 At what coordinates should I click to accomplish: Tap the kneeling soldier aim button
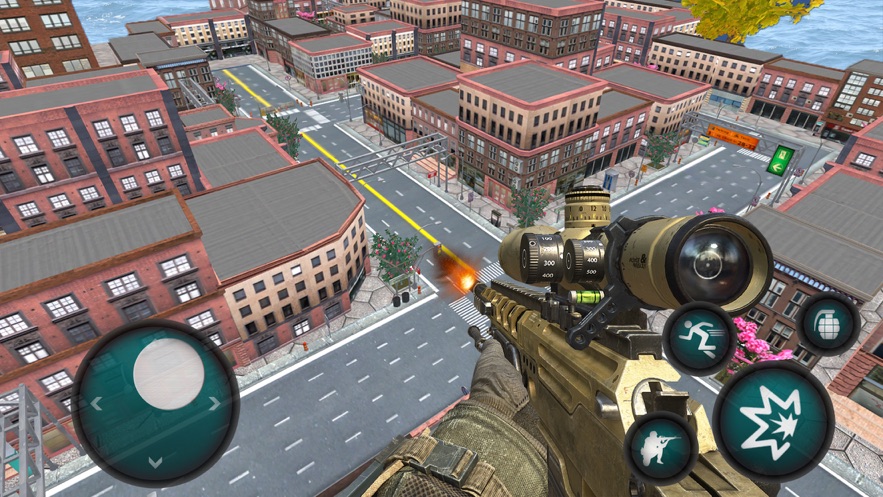[x=660, y=447]
